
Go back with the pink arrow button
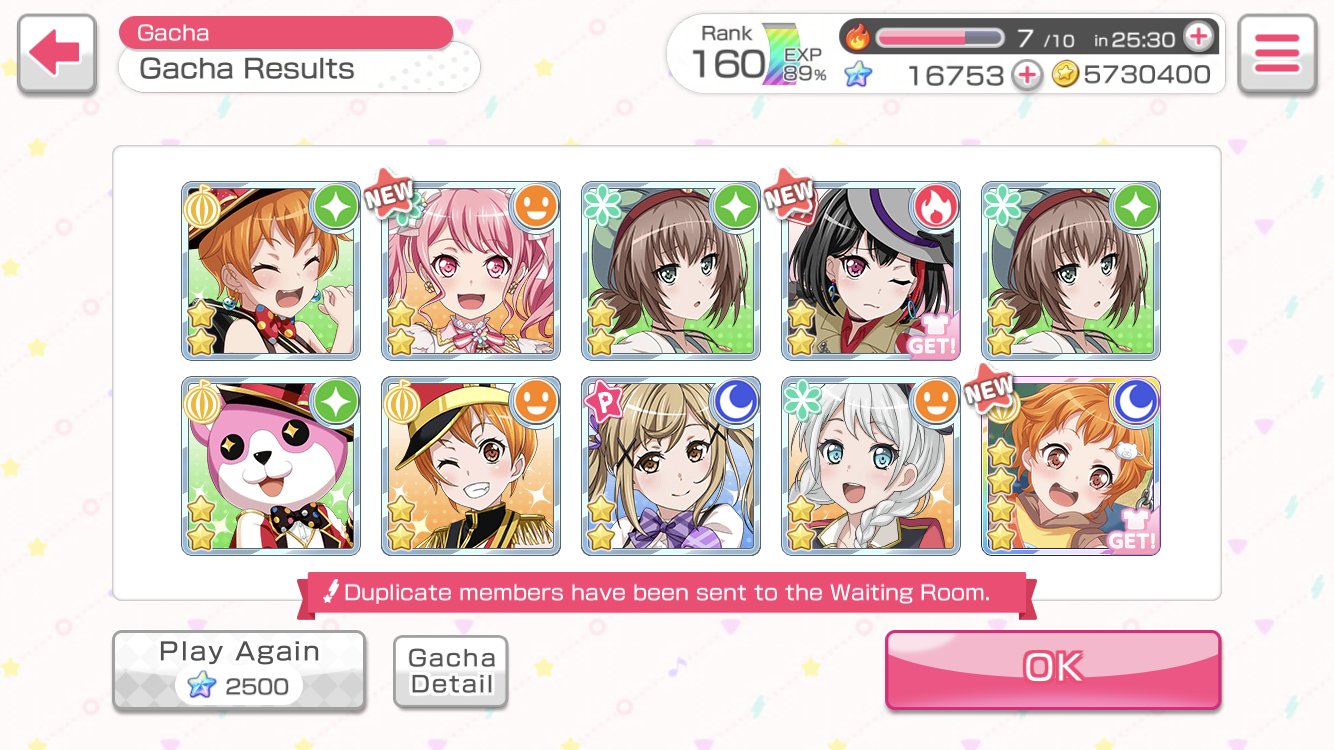(56, 54)
